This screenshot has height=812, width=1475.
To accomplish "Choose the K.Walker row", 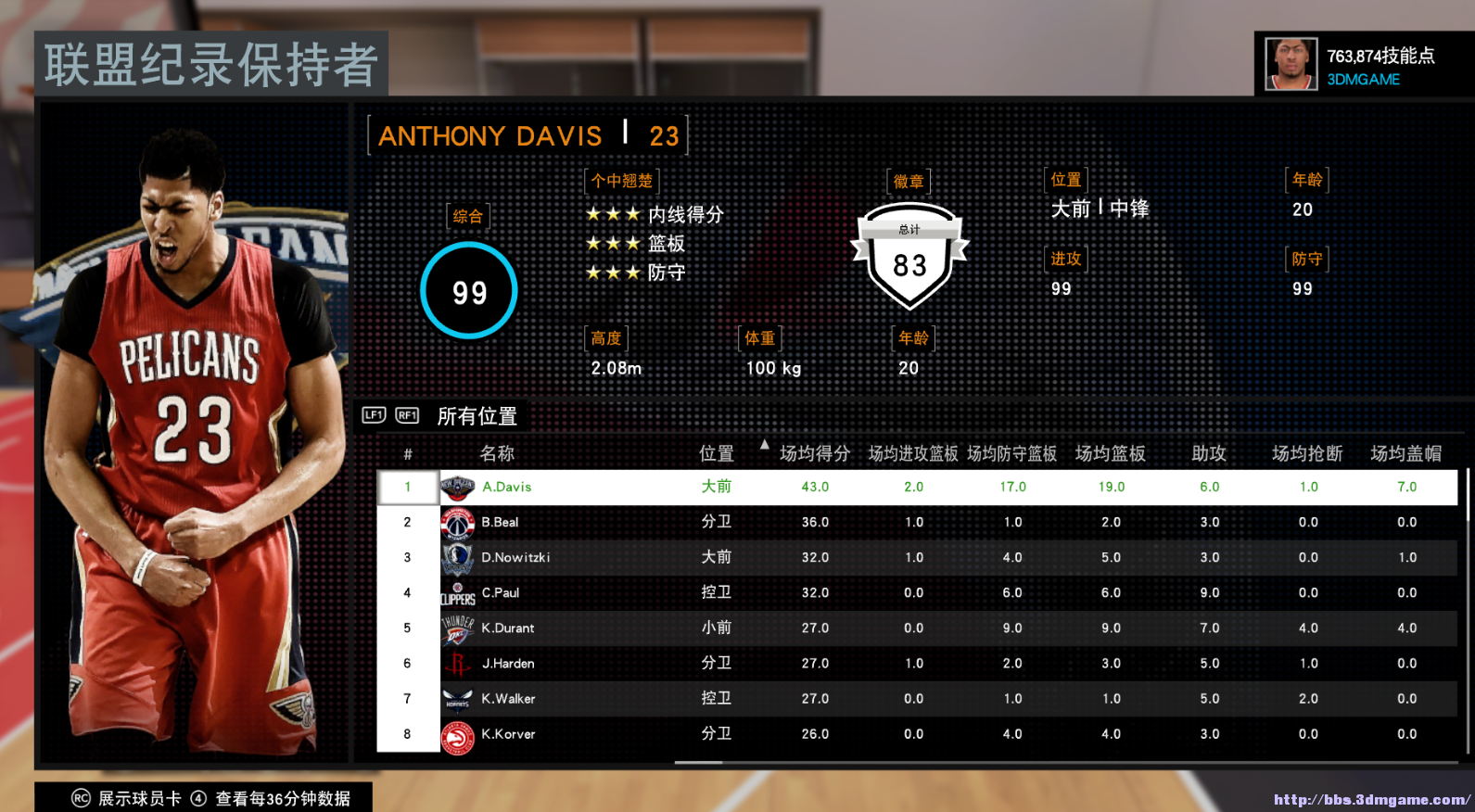I will click(508, 698).
